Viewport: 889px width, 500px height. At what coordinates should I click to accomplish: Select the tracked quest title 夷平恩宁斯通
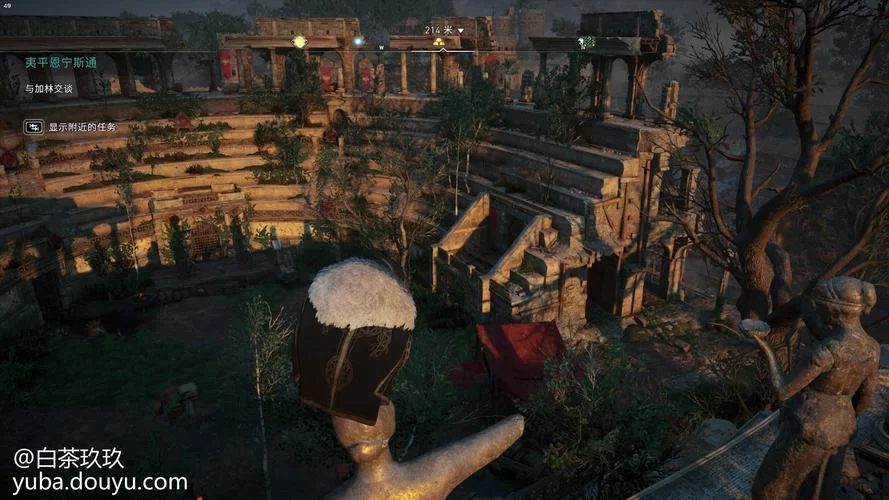61,62
